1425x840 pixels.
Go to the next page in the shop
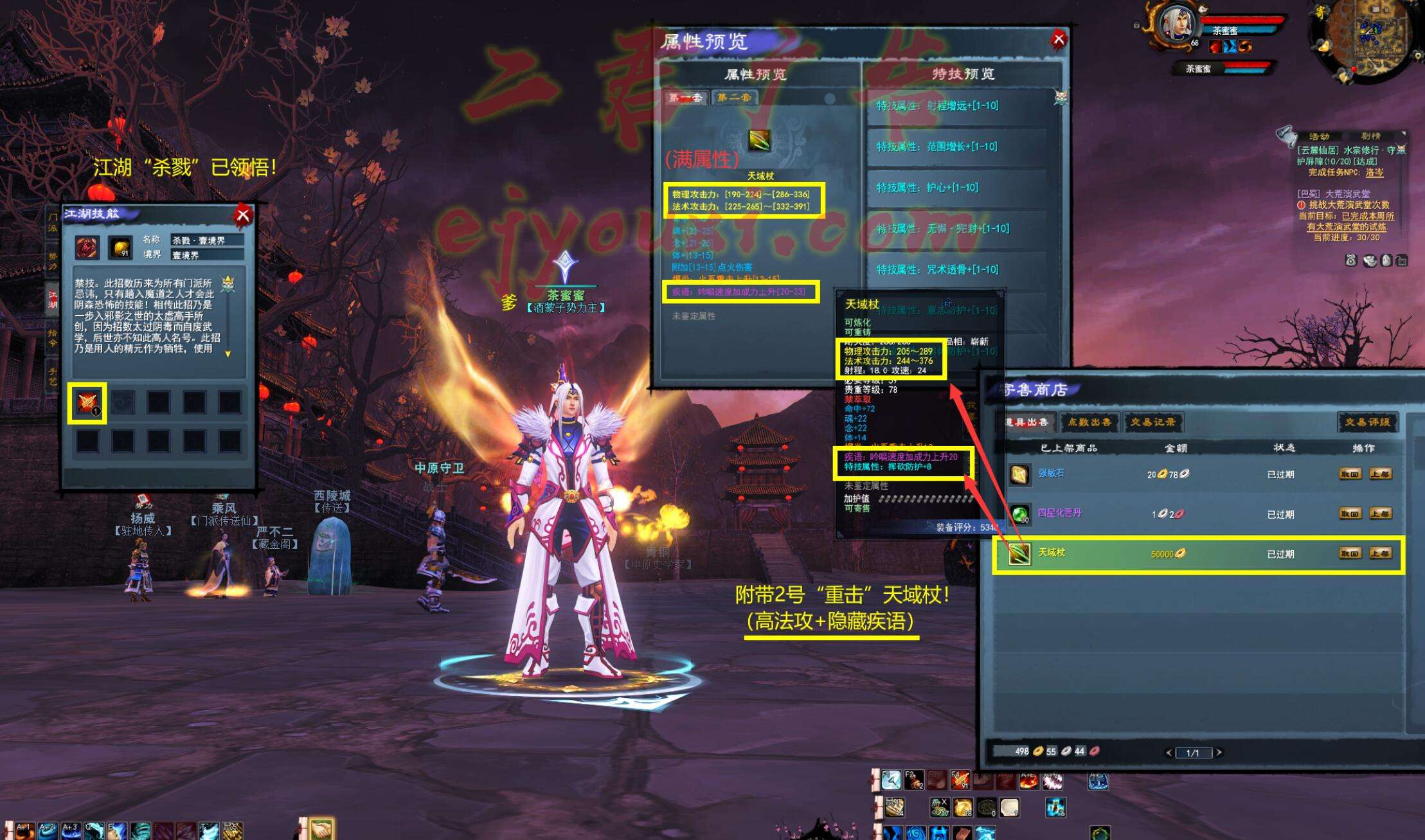coord(1219,753)
